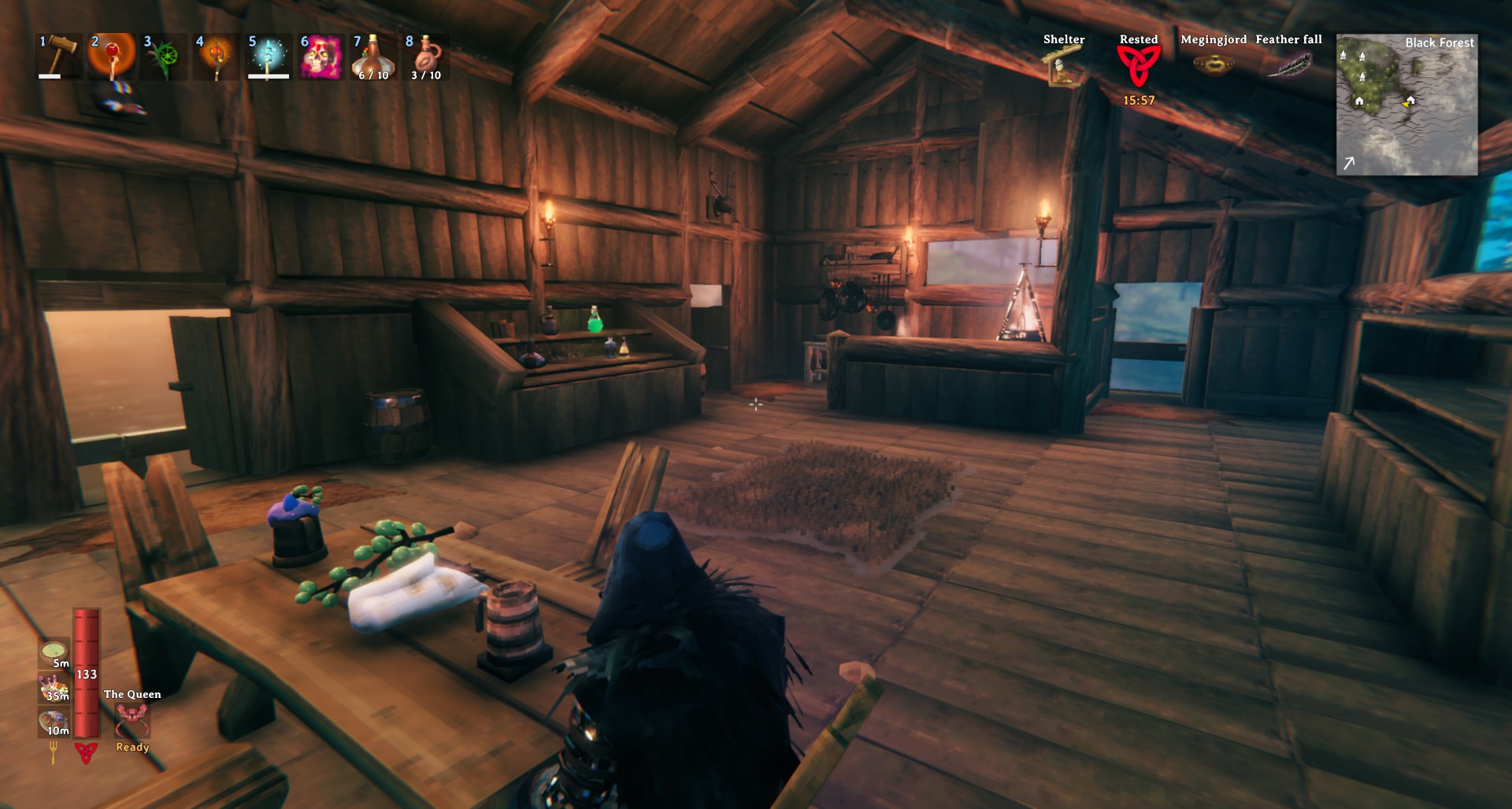Select the hammer in hotbar slot 1
This screenshot has width=1512, height=809.
[x=60, y=56]
